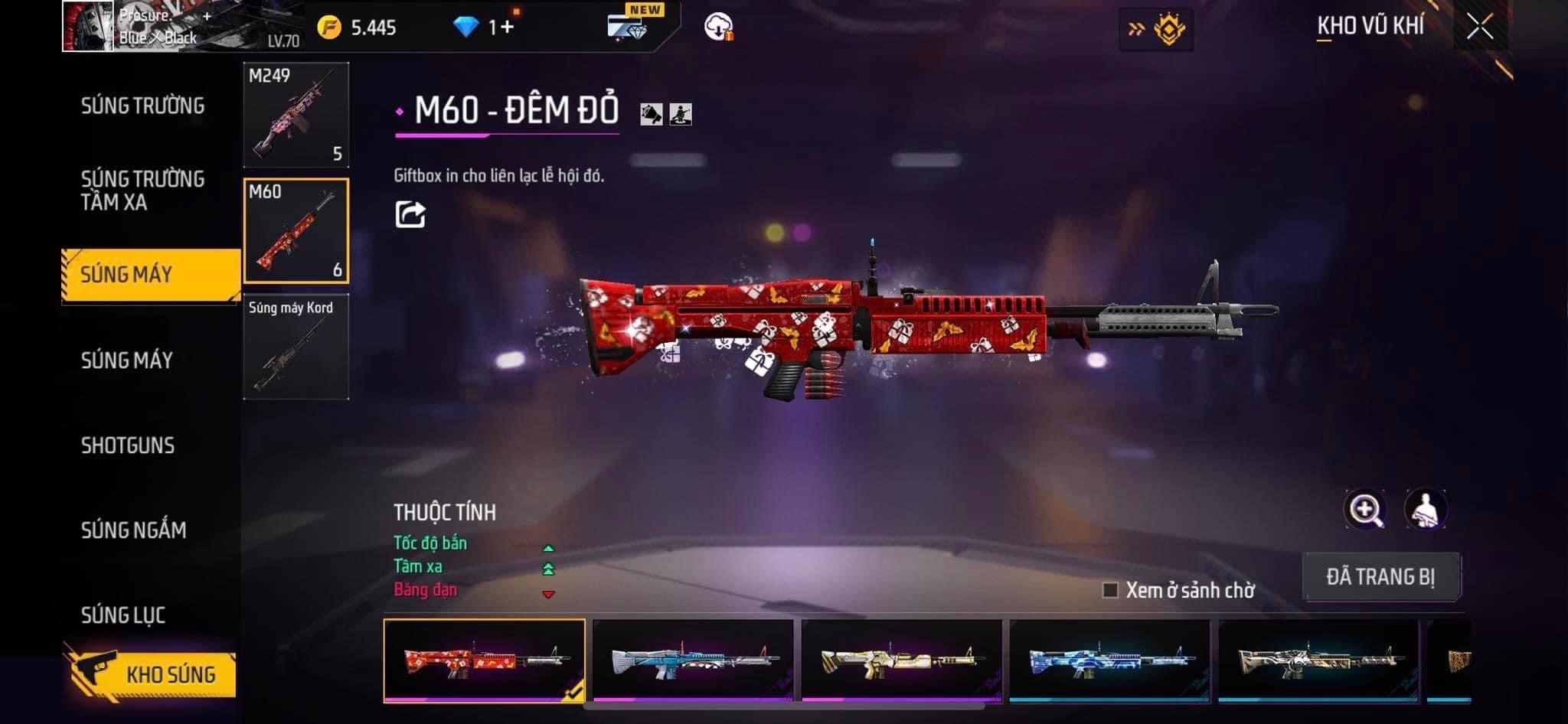
Task: Select the Súng Lục category
Action: click(x=123, y=615)
